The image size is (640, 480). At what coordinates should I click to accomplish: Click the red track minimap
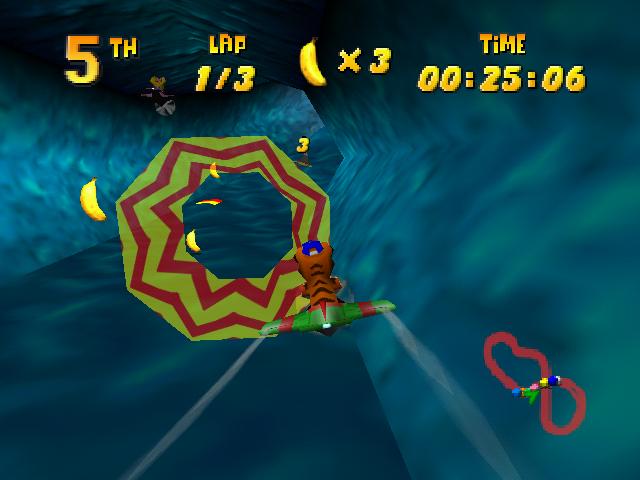coord(534,380)
